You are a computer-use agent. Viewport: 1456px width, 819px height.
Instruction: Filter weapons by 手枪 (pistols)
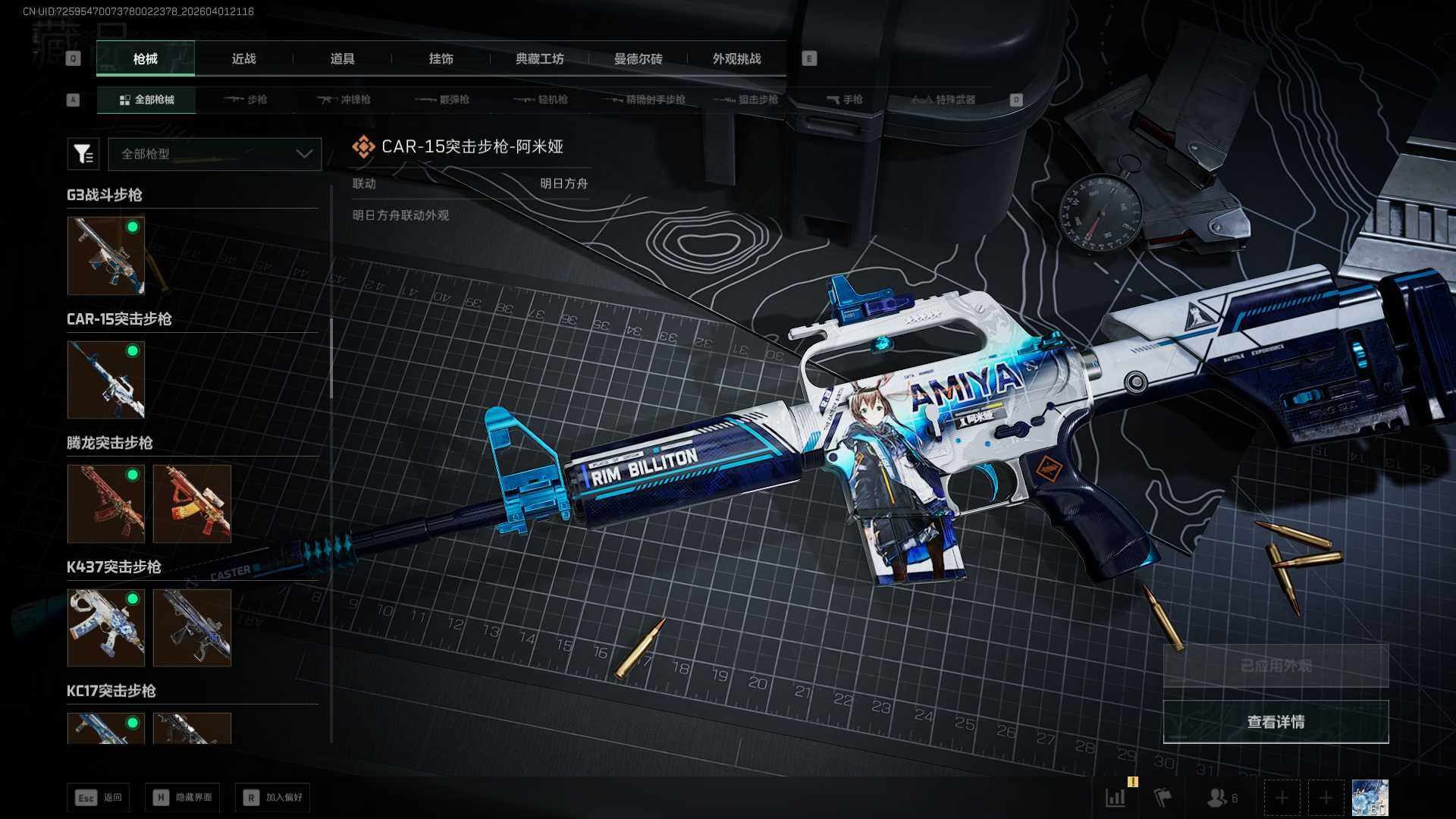click(x=845, y=99)
